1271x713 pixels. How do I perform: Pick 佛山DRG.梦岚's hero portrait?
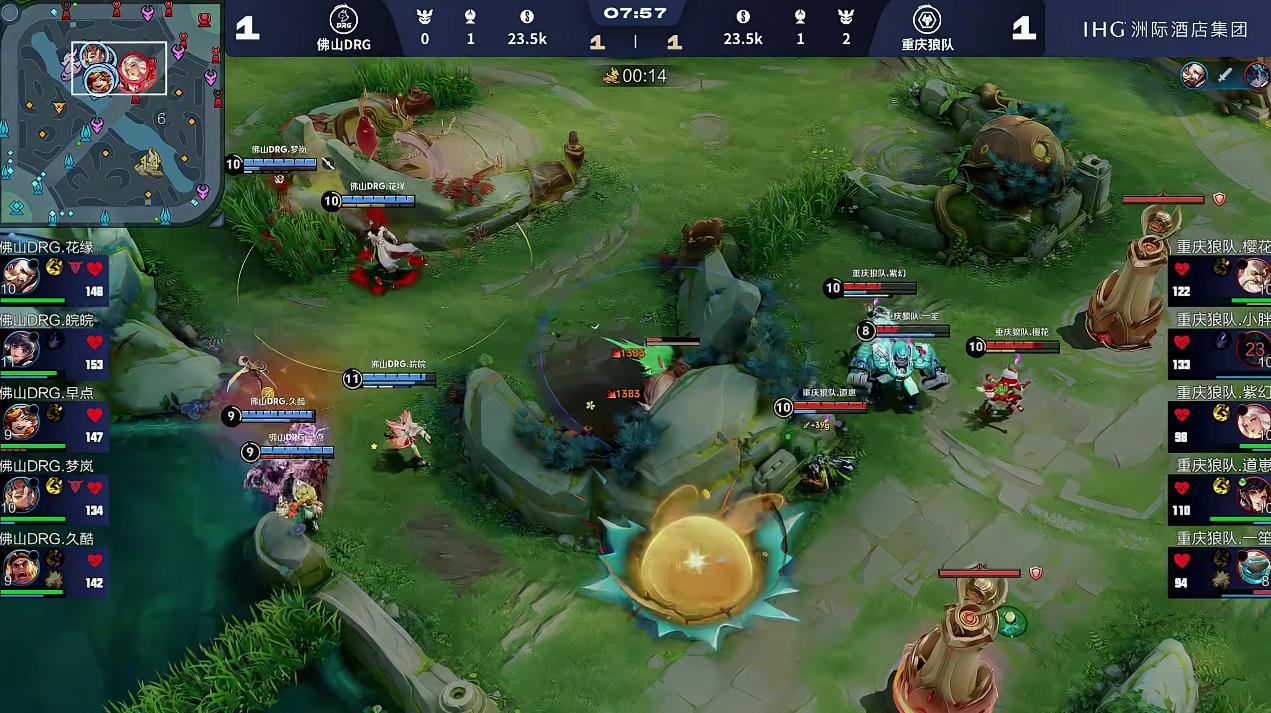click(x=20, y=494)
